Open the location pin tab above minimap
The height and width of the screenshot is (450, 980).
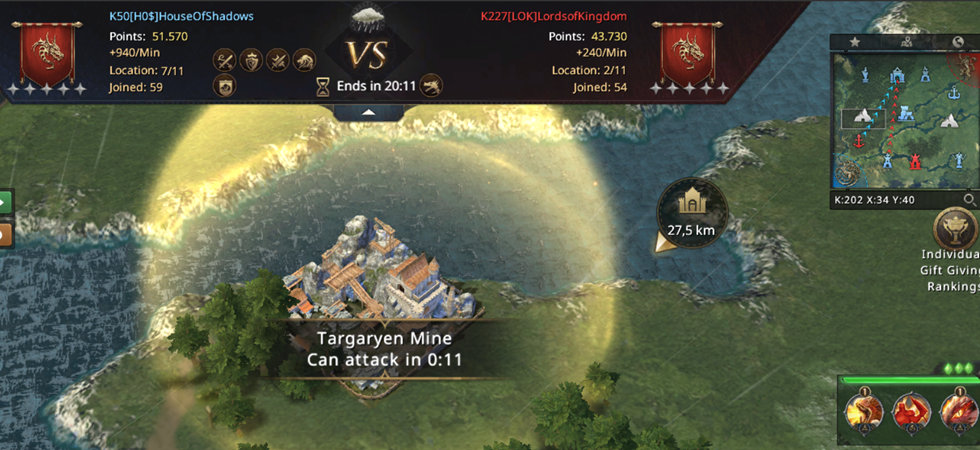pos(906,42)
